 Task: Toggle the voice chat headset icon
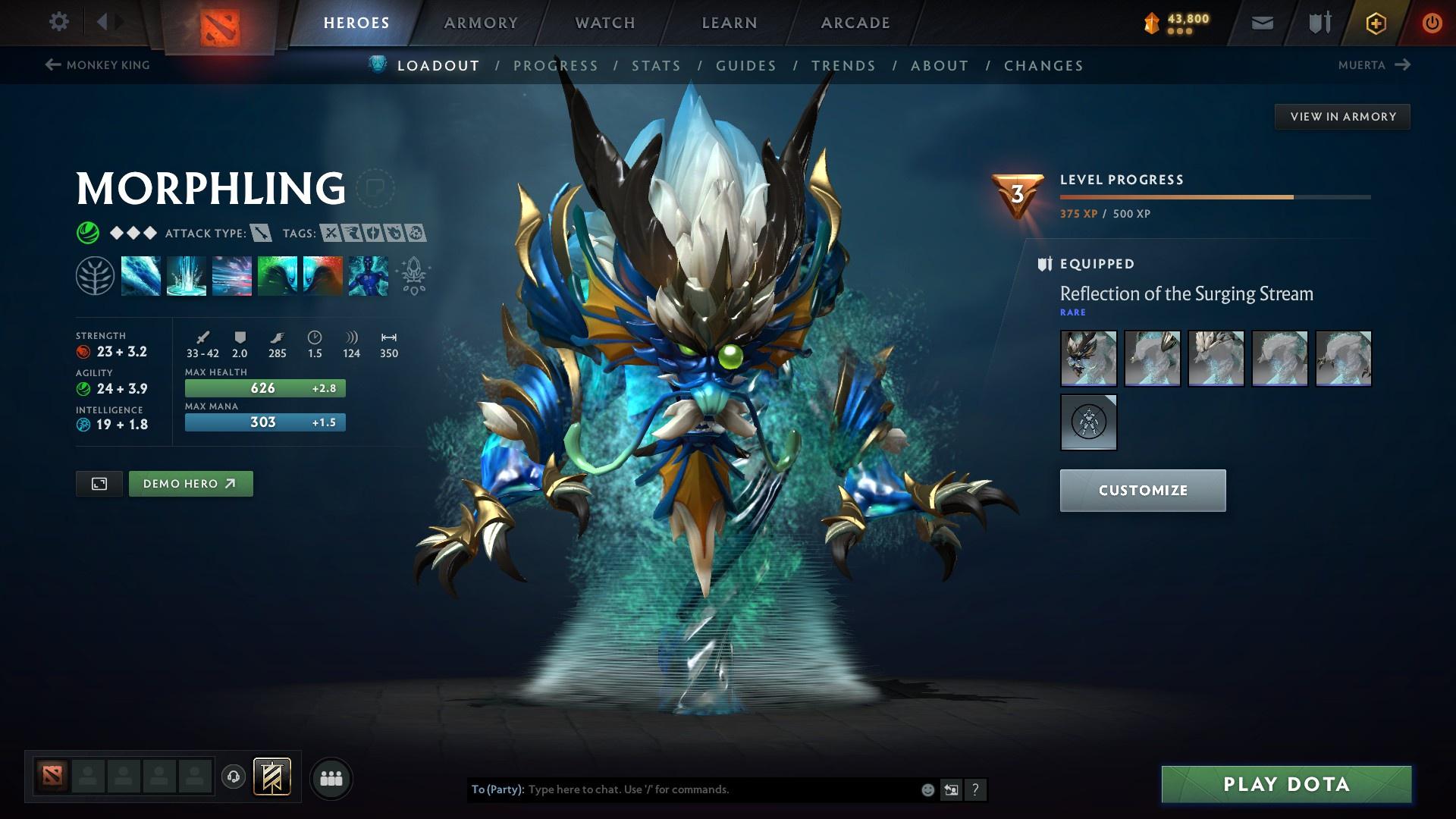click(x=231, y=777)
